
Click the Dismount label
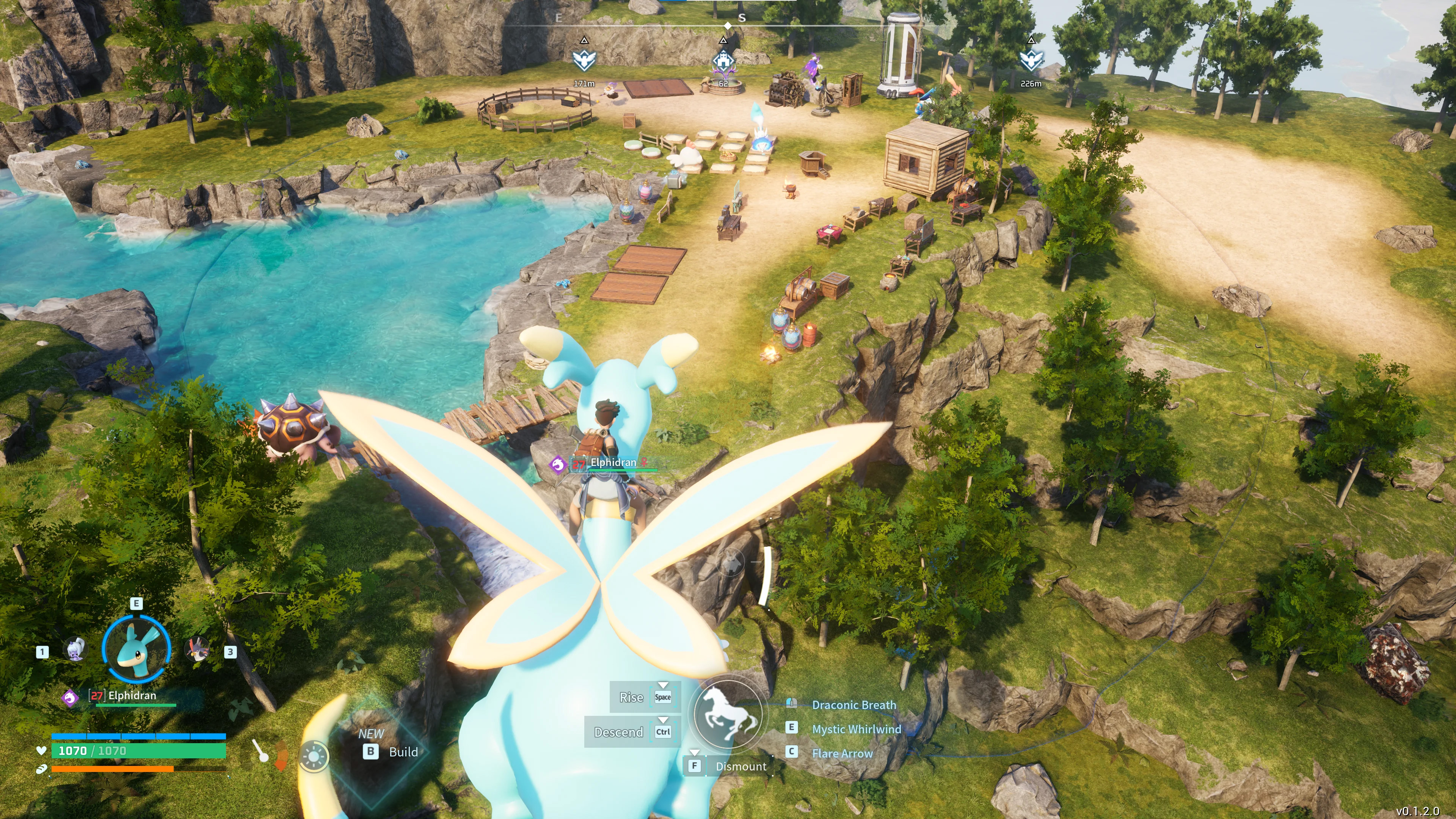coord(741,766)
